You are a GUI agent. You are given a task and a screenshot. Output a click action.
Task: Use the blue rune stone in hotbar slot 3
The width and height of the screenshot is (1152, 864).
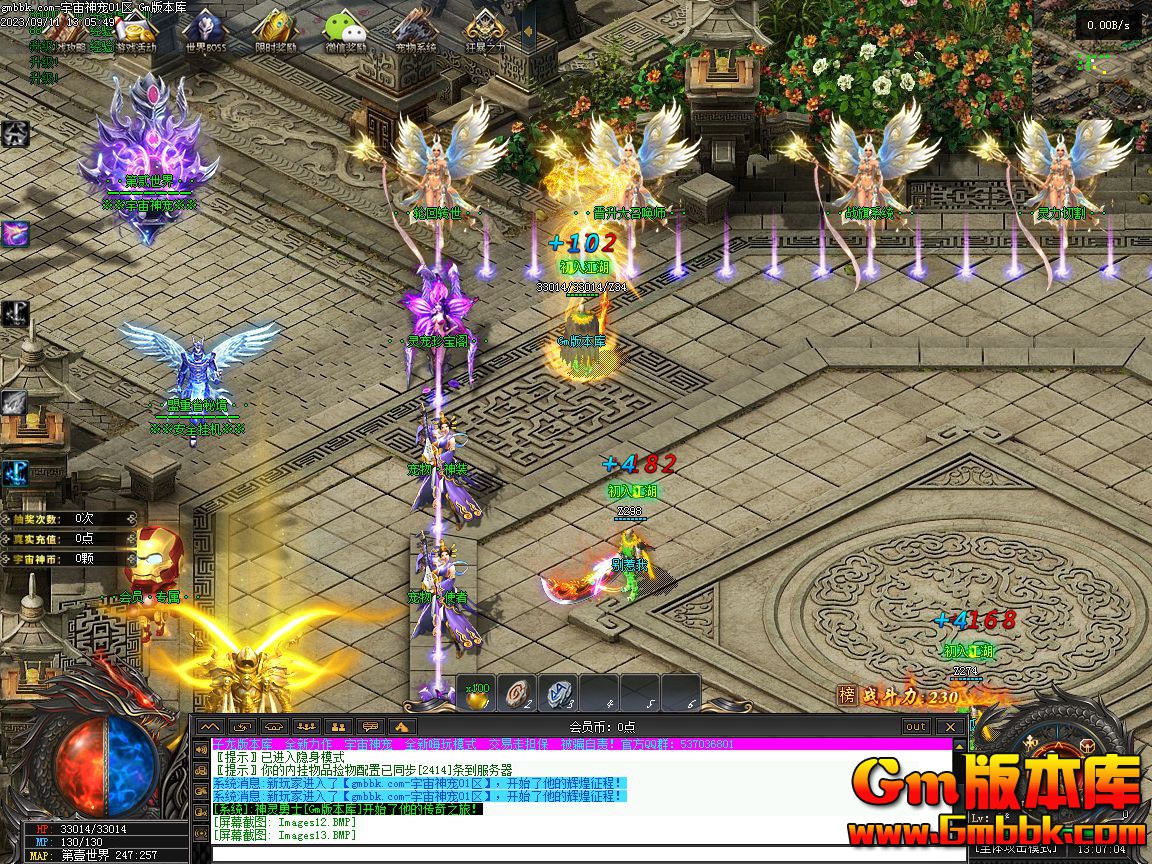tap(559, 693)
